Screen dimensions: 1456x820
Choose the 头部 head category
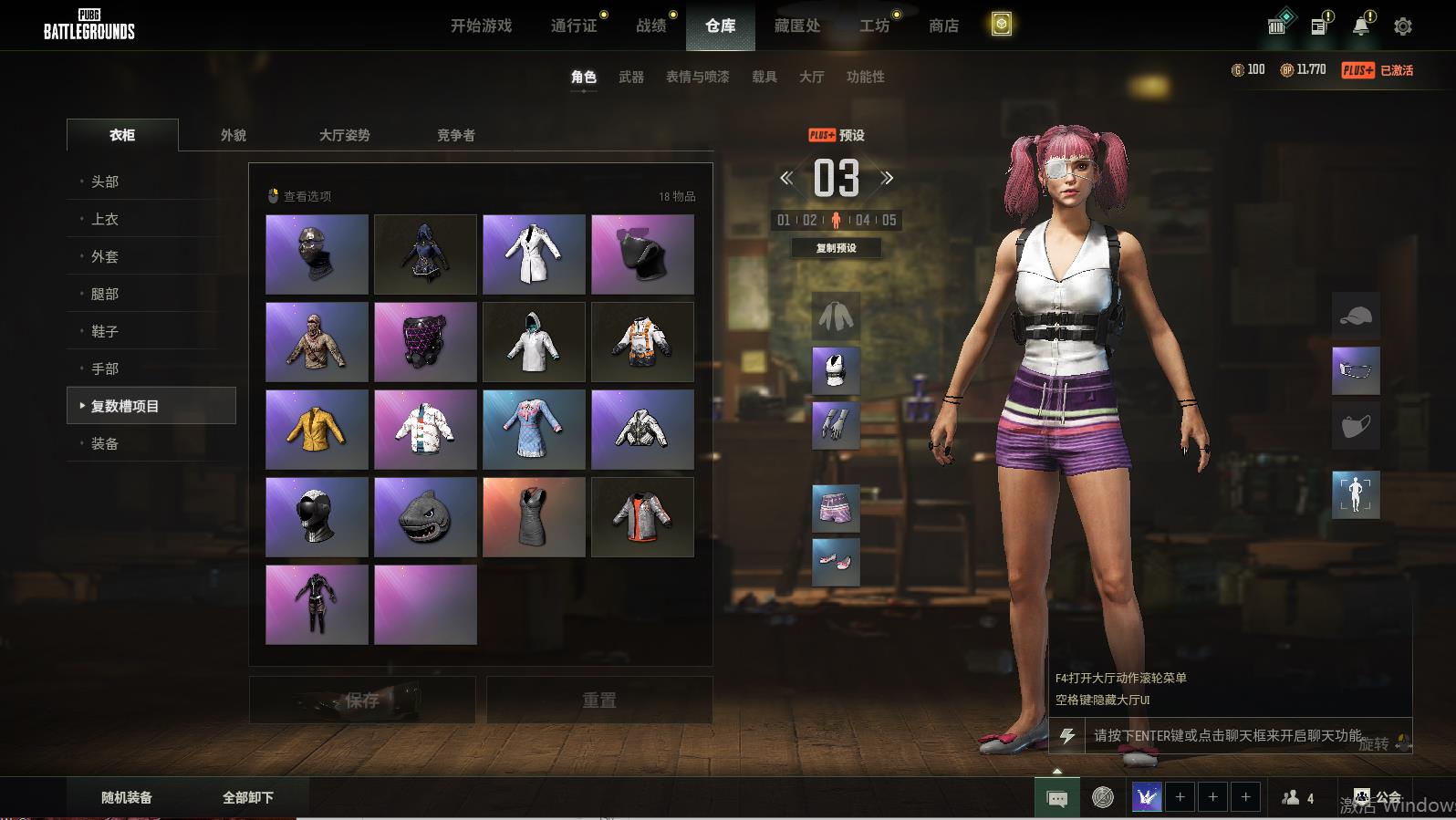[x=105, y=182]
